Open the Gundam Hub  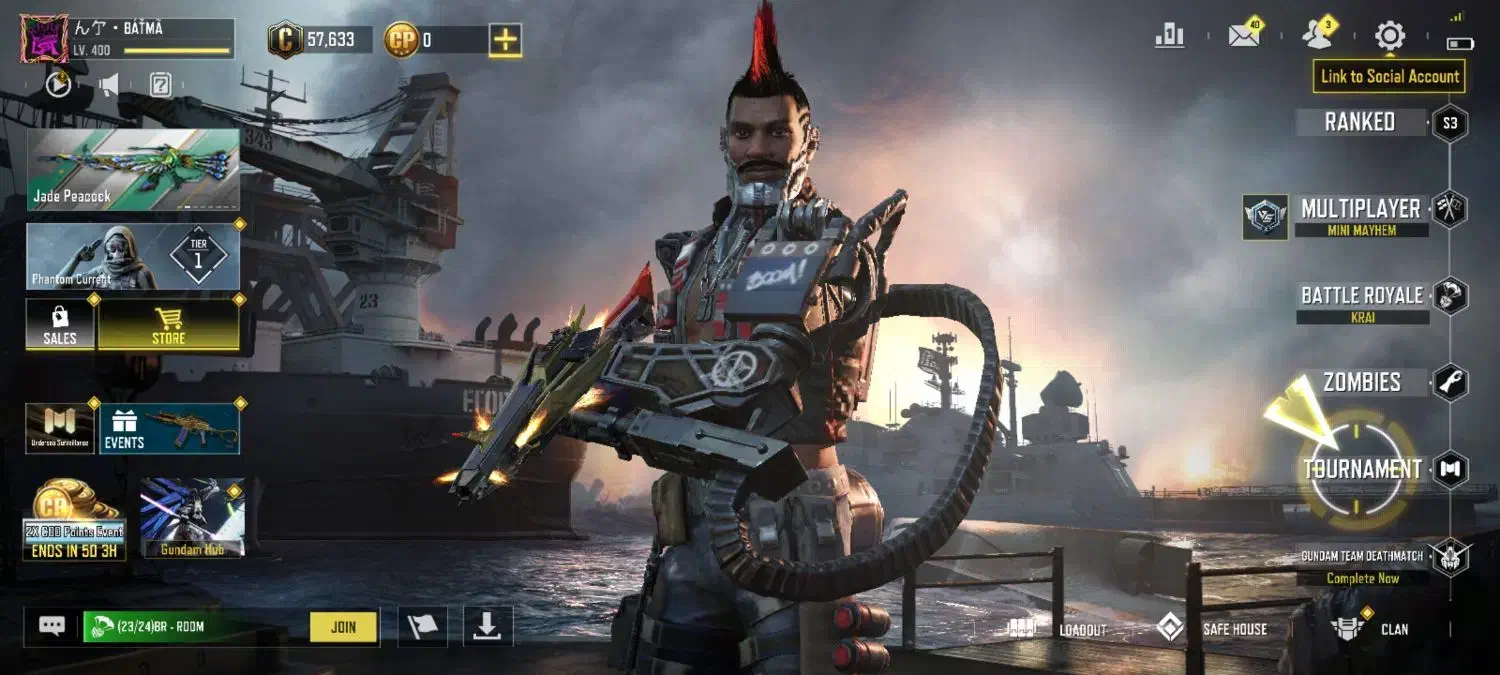(x=192, y=518)
